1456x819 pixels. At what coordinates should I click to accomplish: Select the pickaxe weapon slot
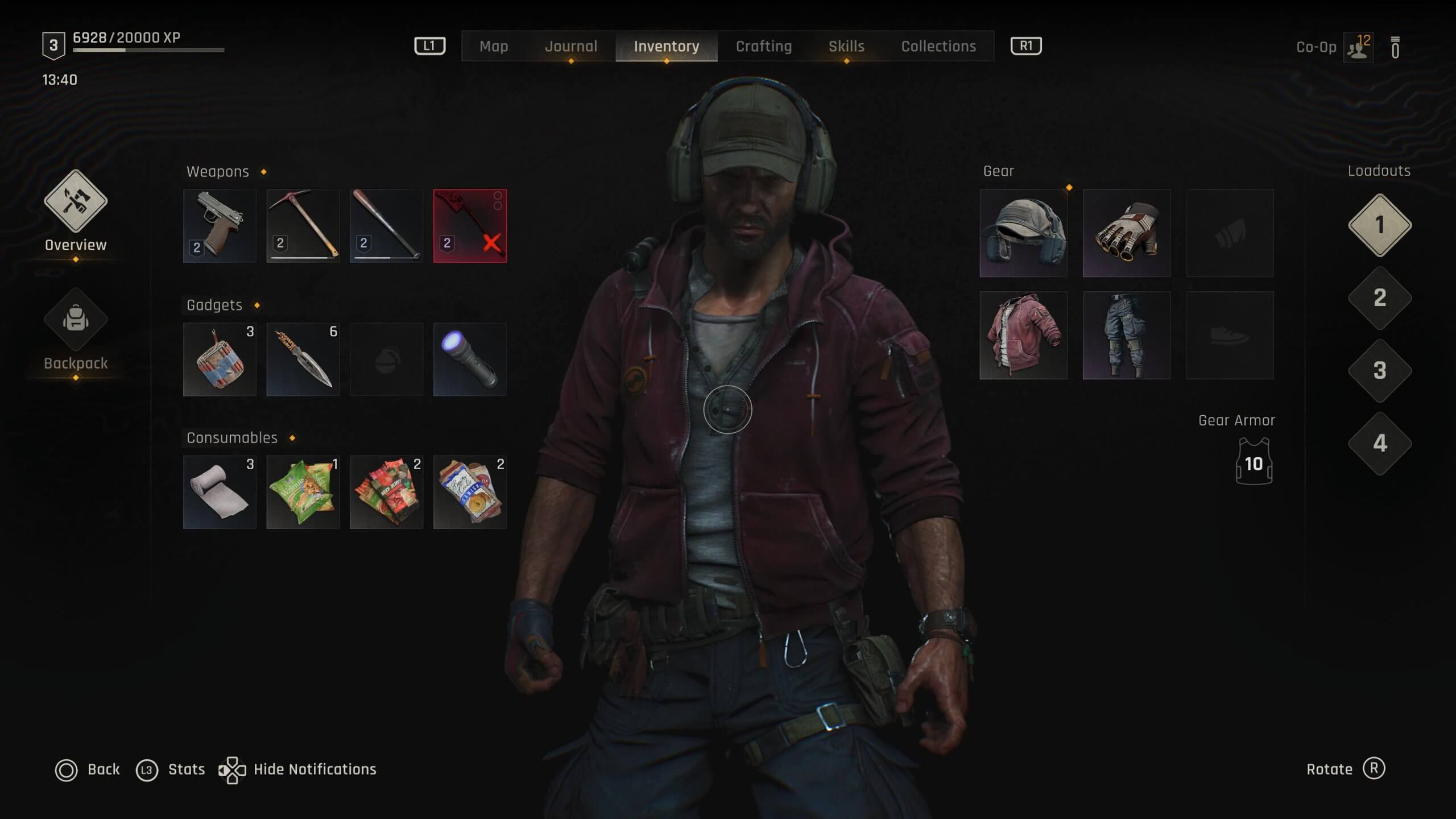click(x=303, y=226)
